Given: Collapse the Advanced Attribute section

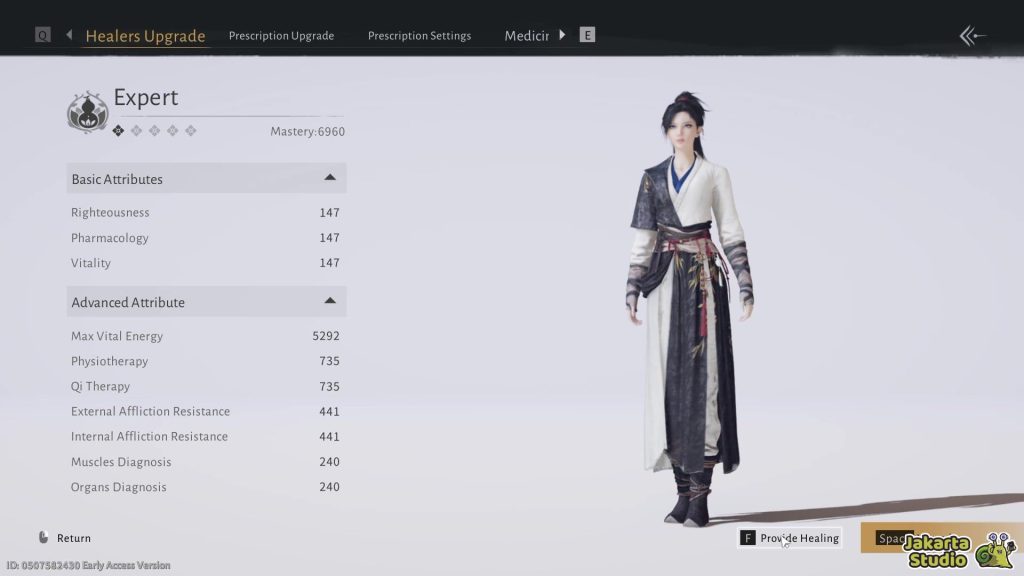Looking at the screenshot, I should click(330, 301).
